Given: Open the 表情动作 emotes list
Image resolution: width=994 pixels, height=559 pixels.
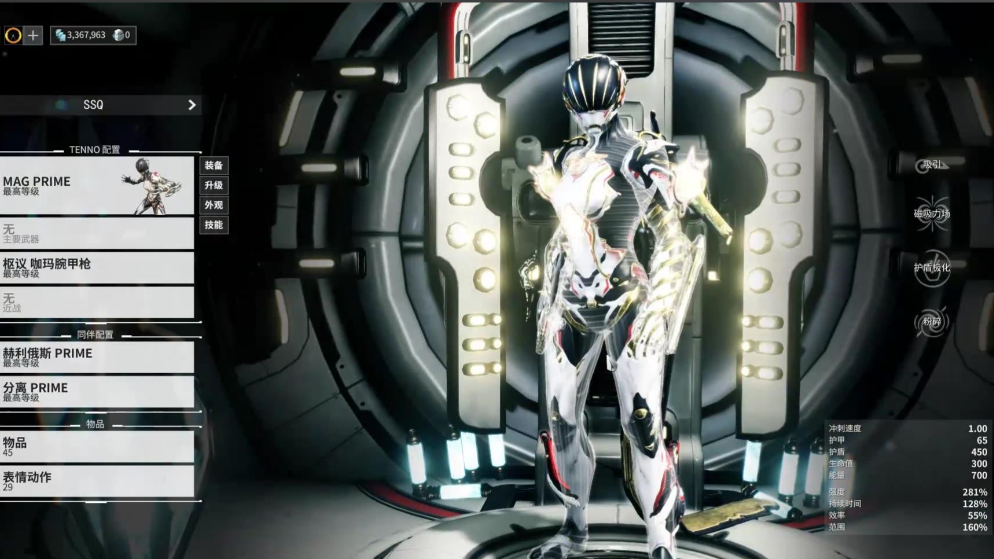Looking at the screenshot, I should click(x=97, y=481).
